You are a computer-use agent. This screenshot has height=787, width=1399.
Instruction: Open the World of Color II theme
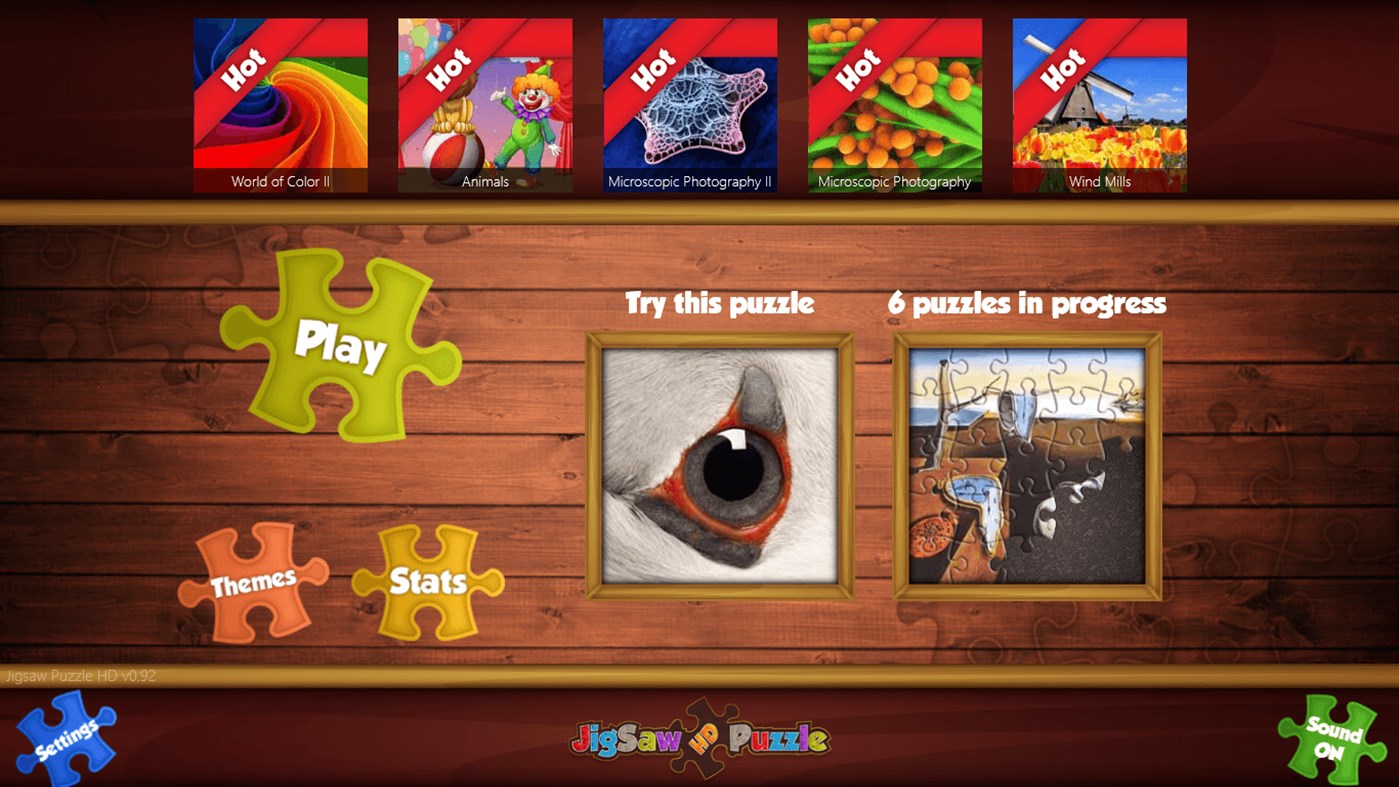click(281, 100)
